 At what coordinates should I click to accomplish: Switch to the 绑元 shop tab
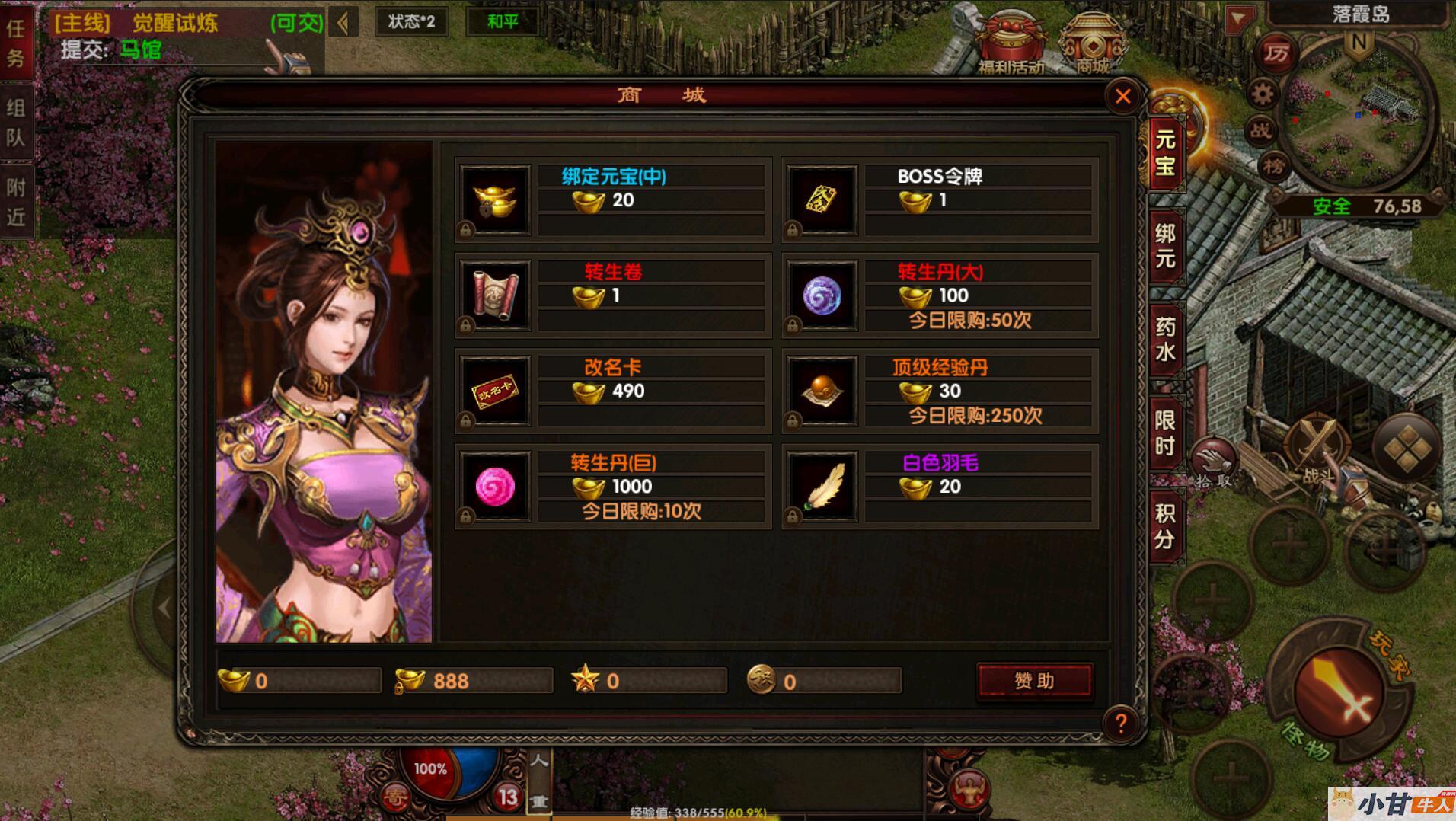pos(1165,246)
